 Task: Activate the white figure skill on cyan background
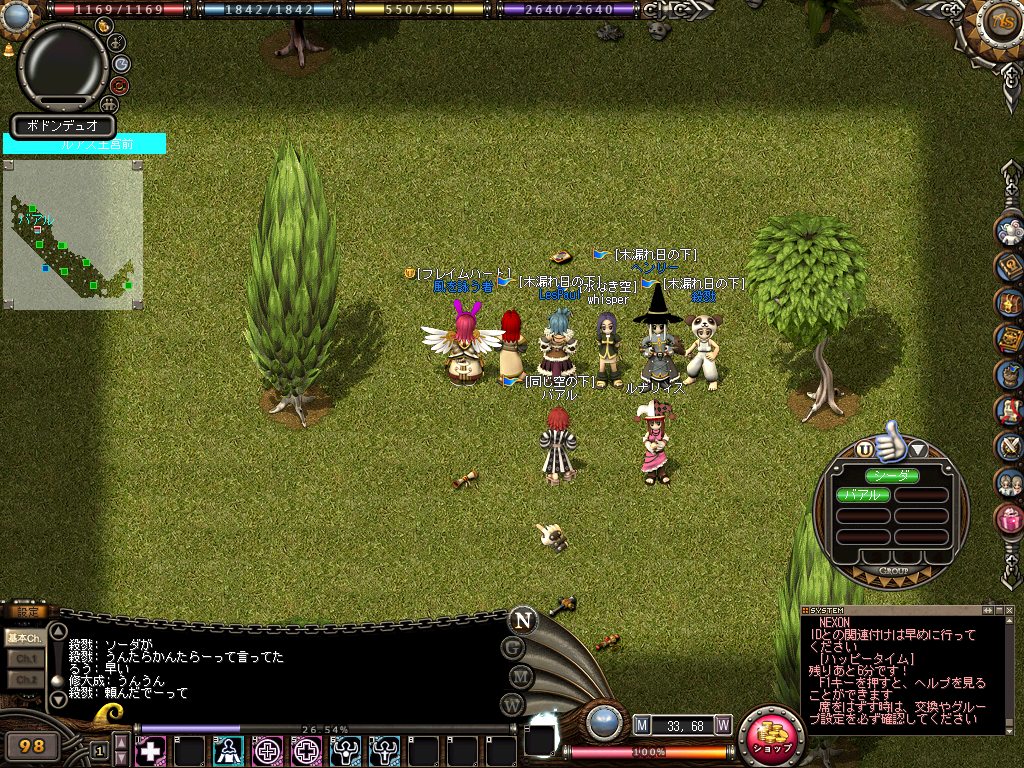(x=229, y=750)
